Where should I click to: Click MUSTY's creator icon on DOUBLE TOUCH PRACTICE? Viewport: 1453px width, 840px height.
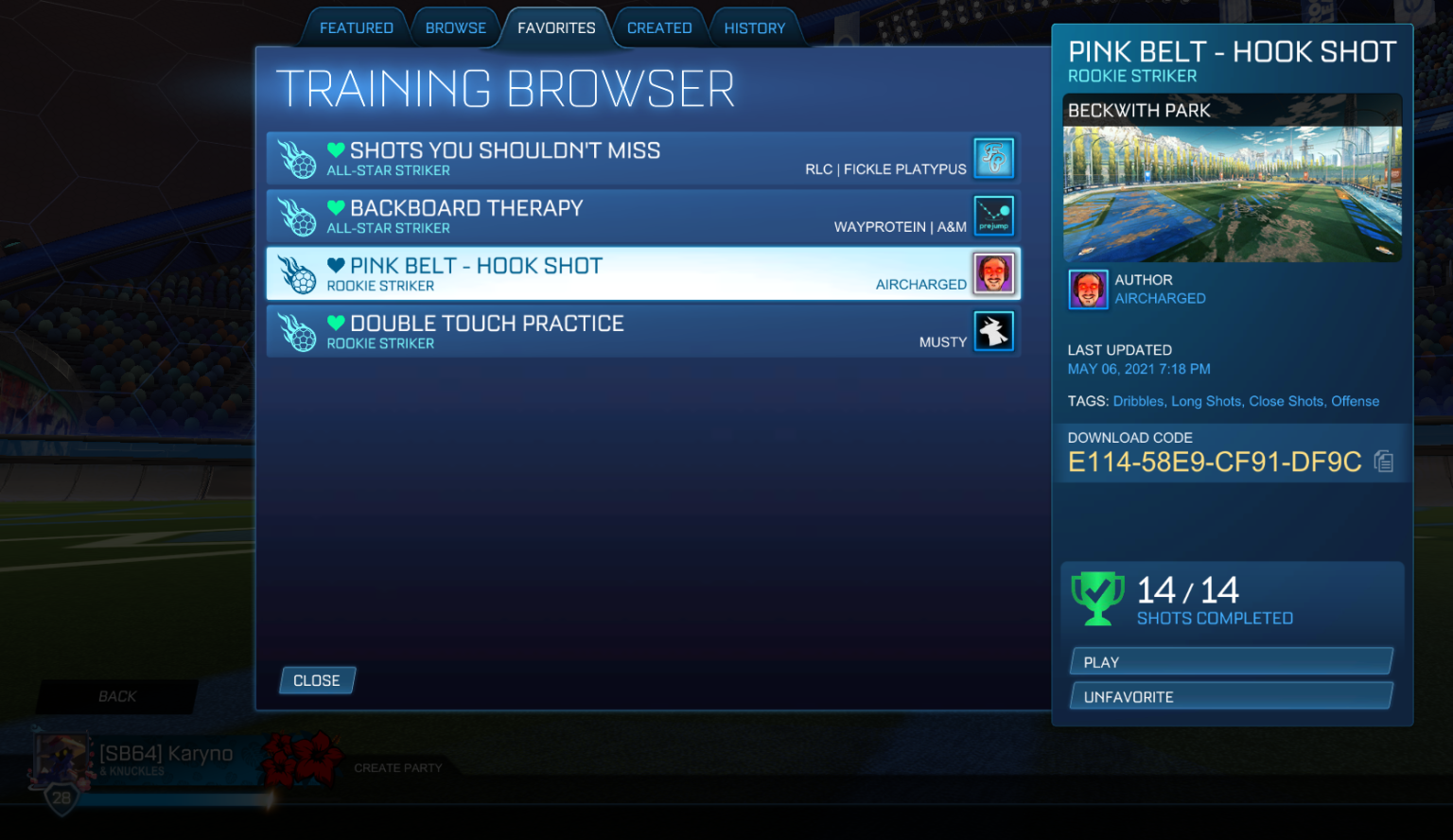coord(994,331)
